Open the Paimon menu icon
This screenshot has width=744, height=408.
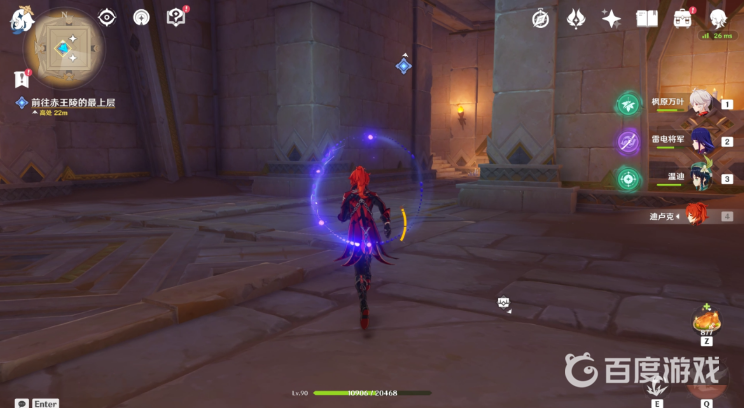(21, 18)
